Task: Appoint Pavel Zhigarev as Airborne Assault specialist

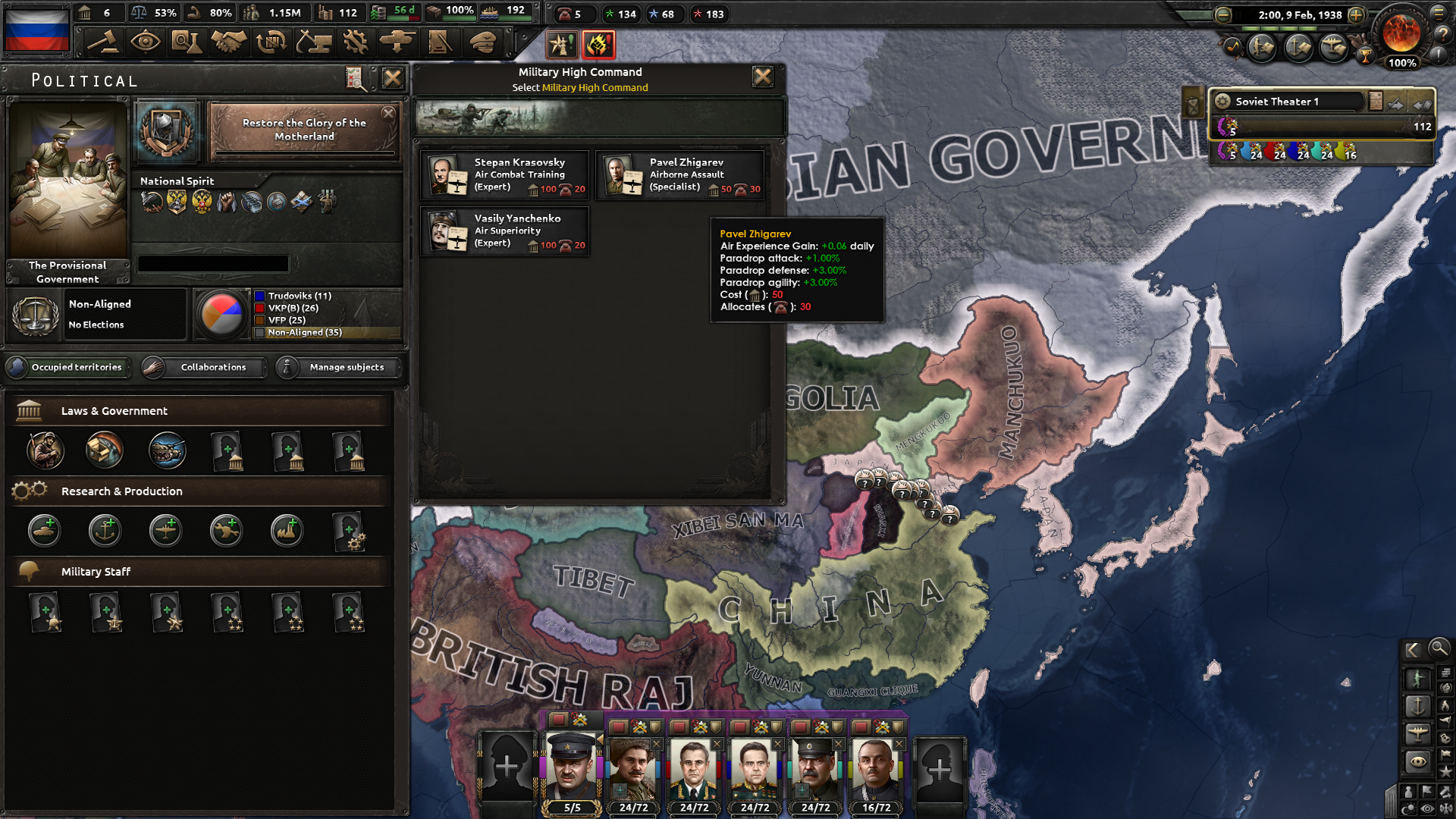Action: (x=680, y=174)
